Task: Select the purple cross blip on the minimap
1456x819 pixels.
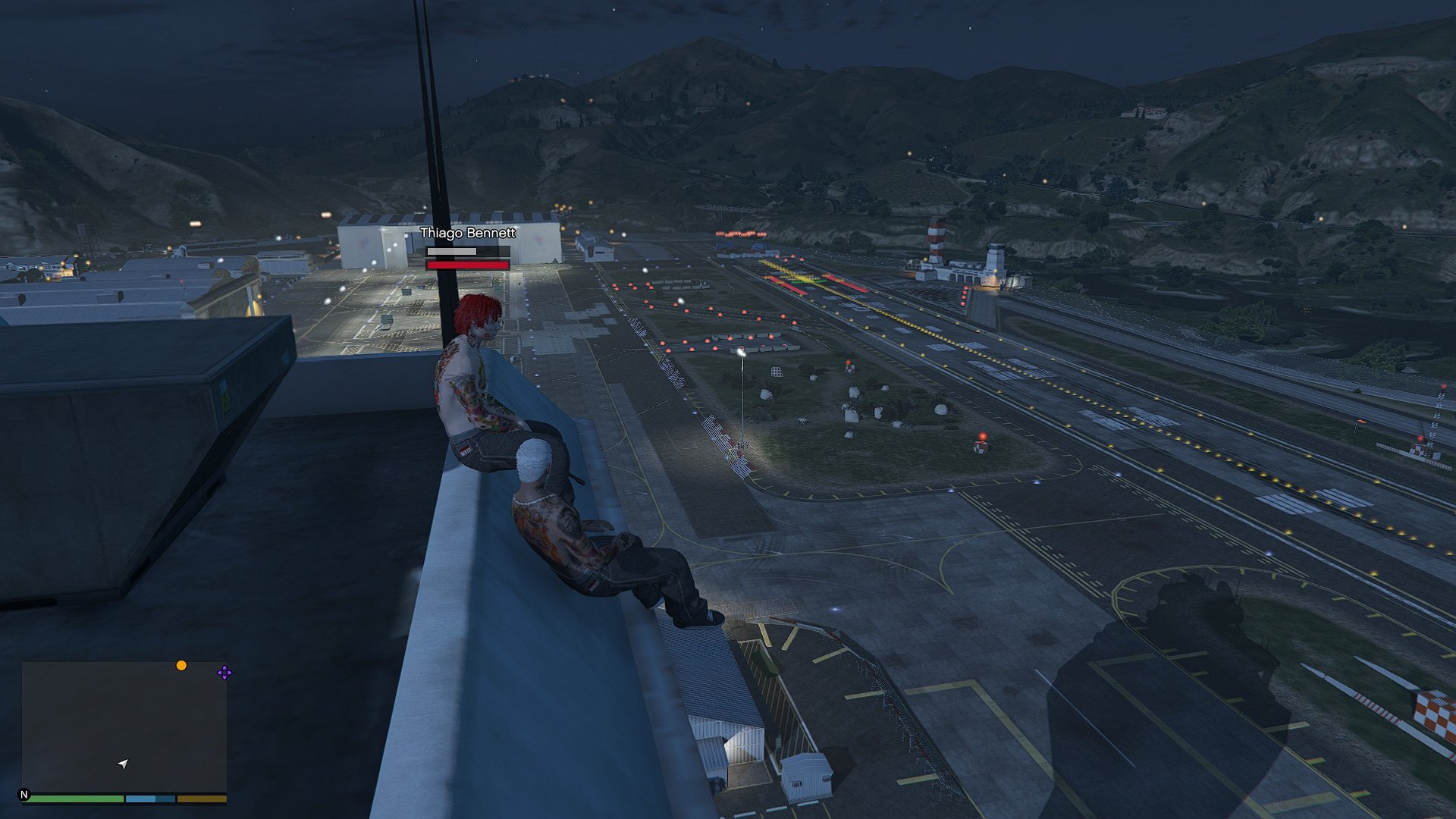Action: click(224, 673)
